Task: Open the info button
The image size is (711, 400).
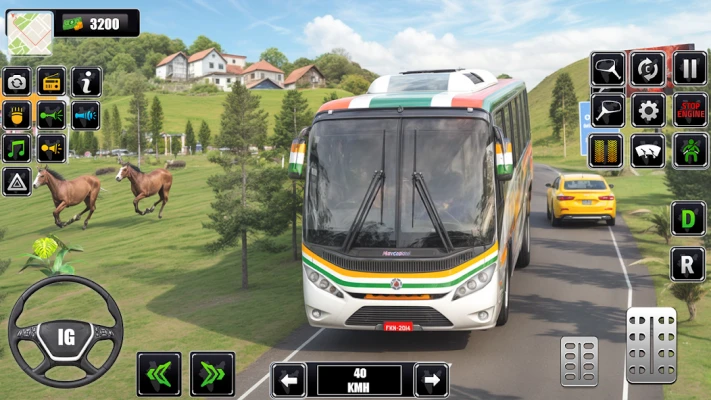Action: (x=86, y=81)
